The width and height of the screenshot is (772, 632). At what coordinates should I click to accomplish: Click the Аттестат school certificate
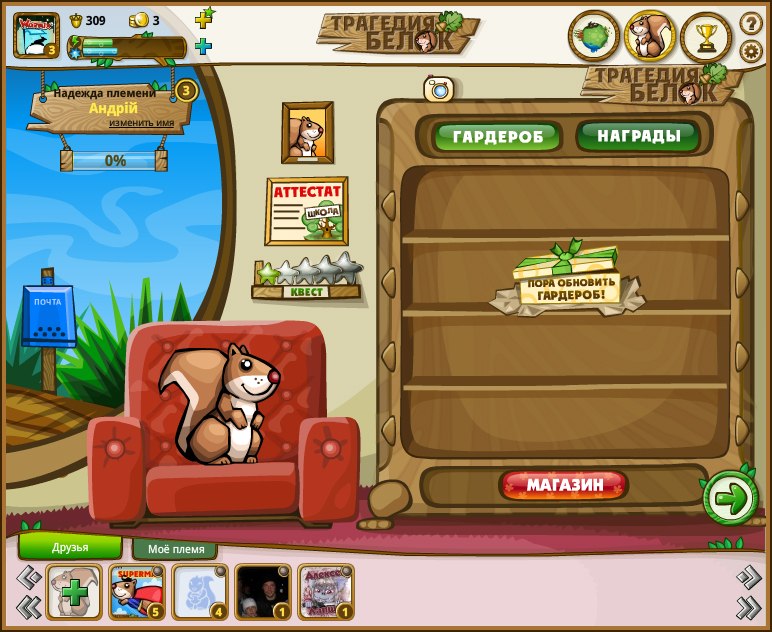tap(307, 211)
